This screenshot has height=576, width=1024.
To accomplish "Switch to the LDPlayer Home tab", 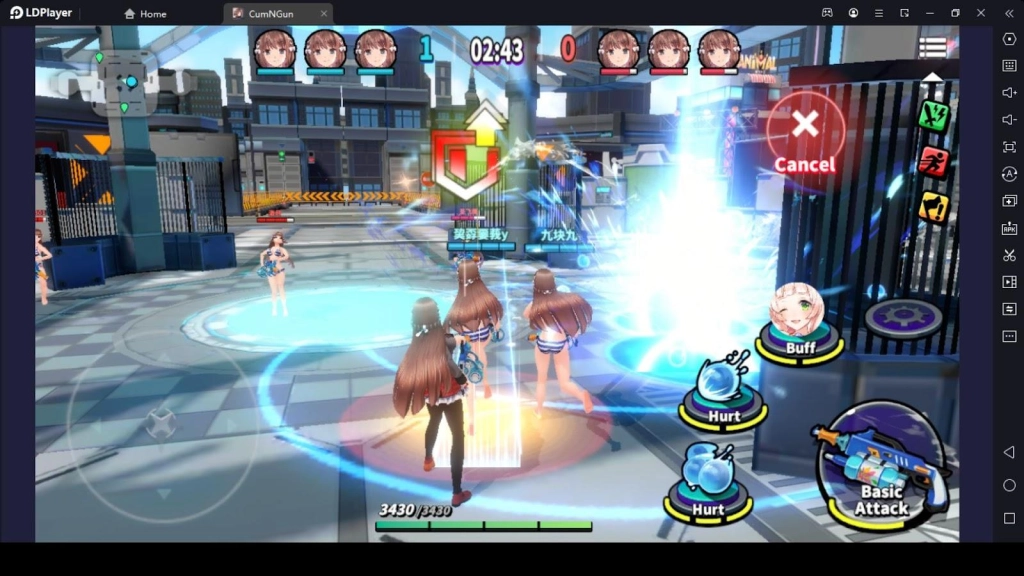I will [145, 14].
